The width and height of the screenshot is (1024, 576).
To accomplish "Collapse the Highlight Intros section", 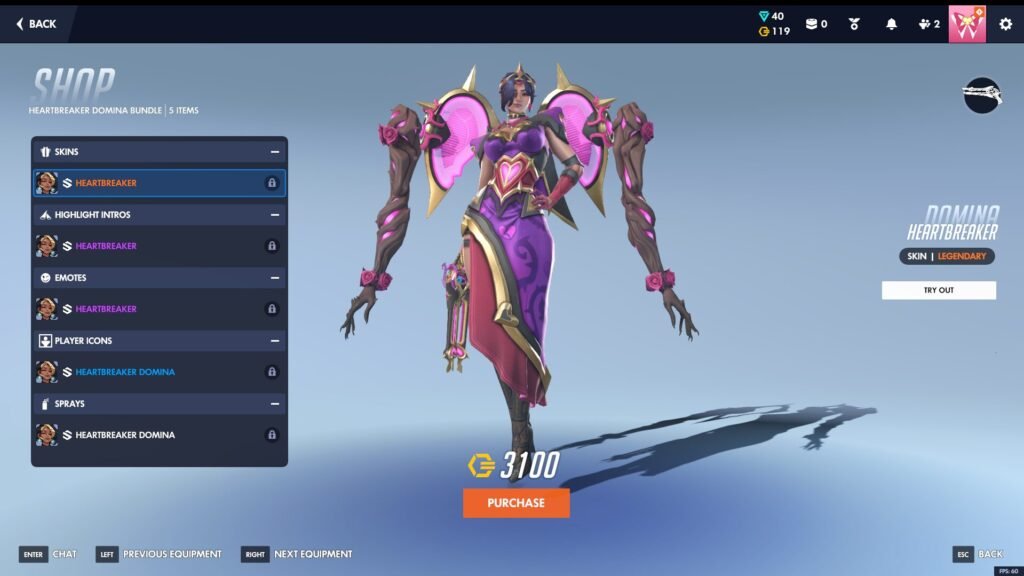I will click(274, 215).
